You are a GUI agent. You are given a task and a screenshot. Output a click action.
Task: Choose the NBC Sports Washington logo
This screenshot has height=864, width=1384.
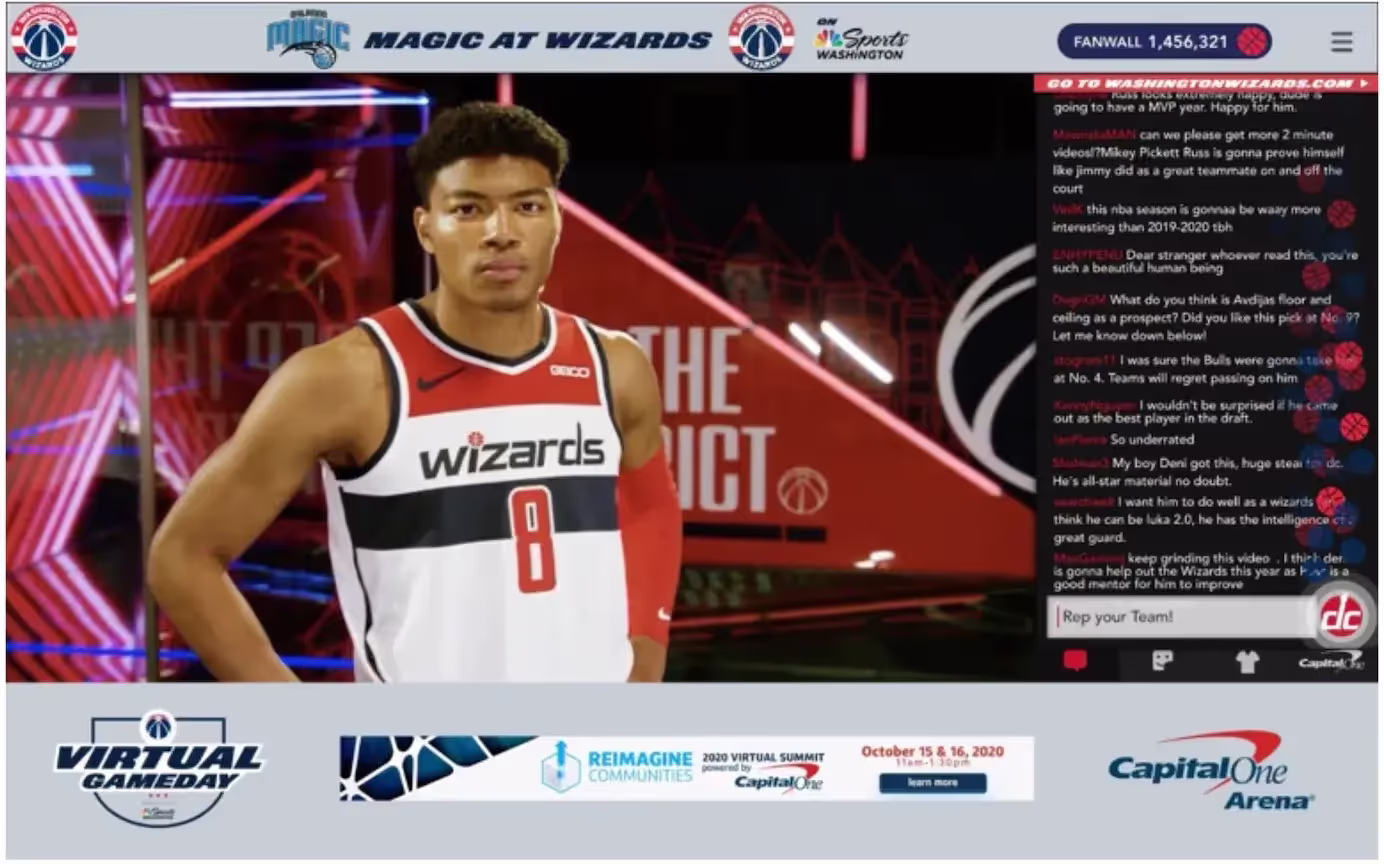pos(860,40)
